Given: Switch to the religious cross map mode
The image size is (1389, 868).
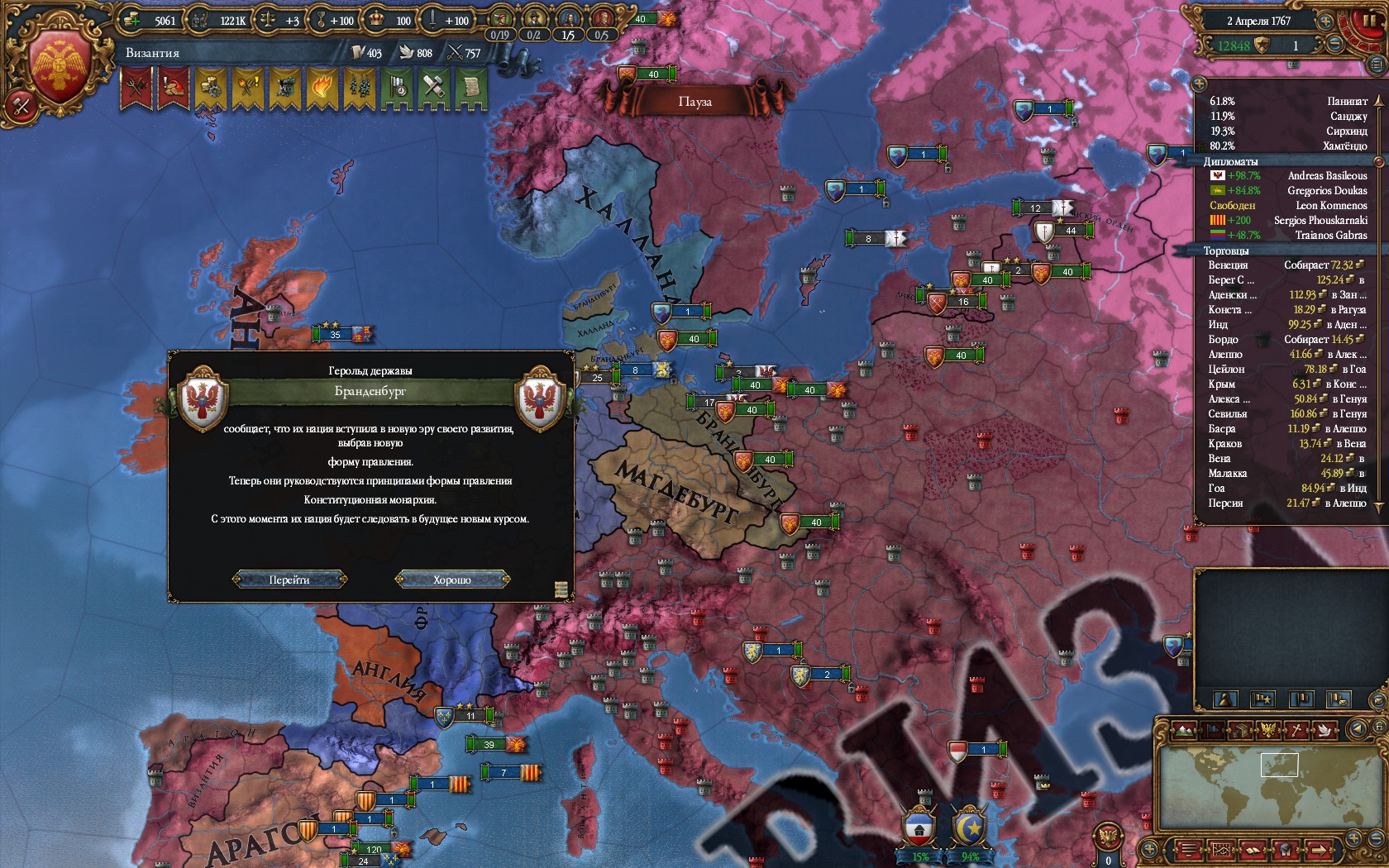Looking at the screenshot, I should [x=1296, y=729].
